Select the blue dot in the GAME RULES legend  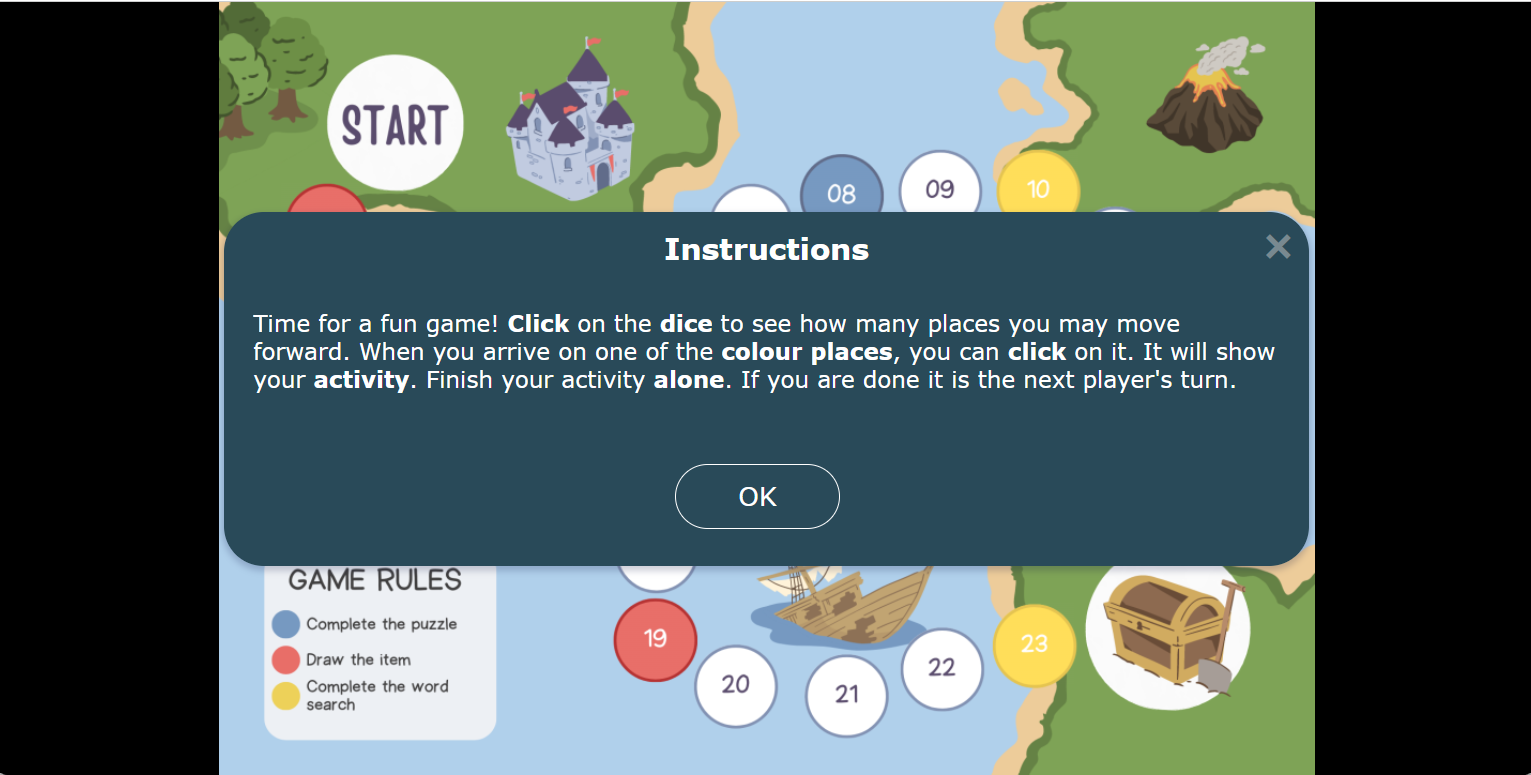pos(283,624)
